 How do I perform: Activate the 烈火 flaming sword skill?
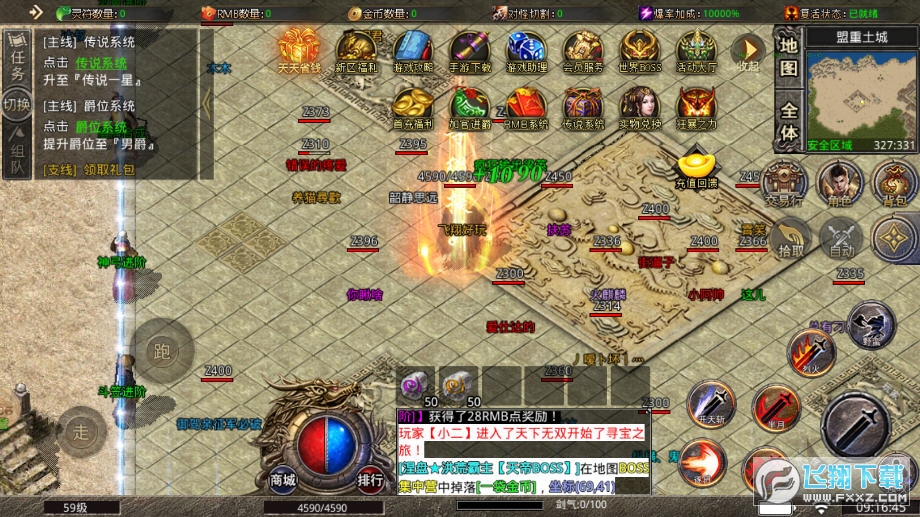tap(812, 352)
